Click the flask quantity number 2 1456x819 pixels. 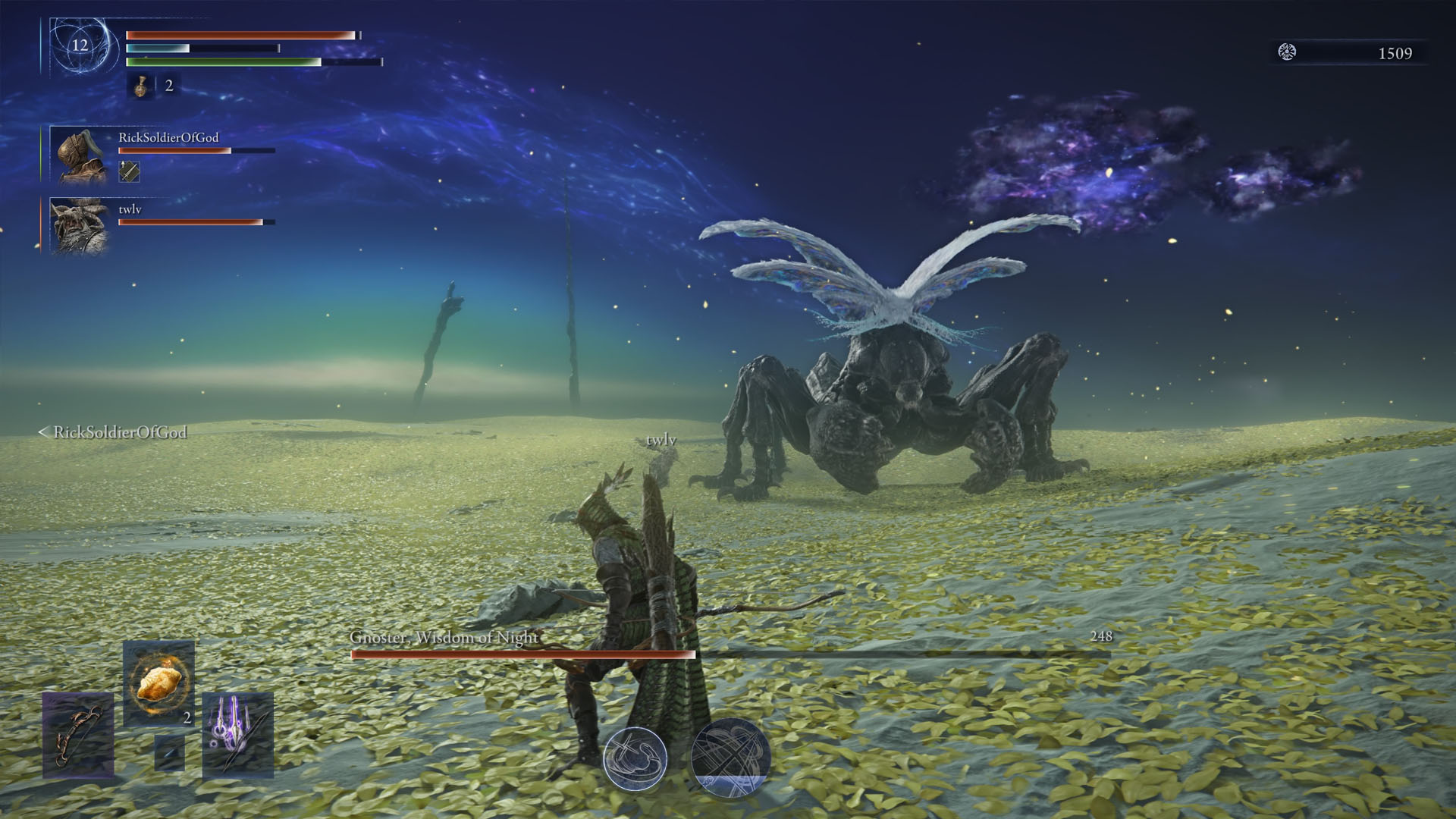pyautogui.click(x=168, y=86)
